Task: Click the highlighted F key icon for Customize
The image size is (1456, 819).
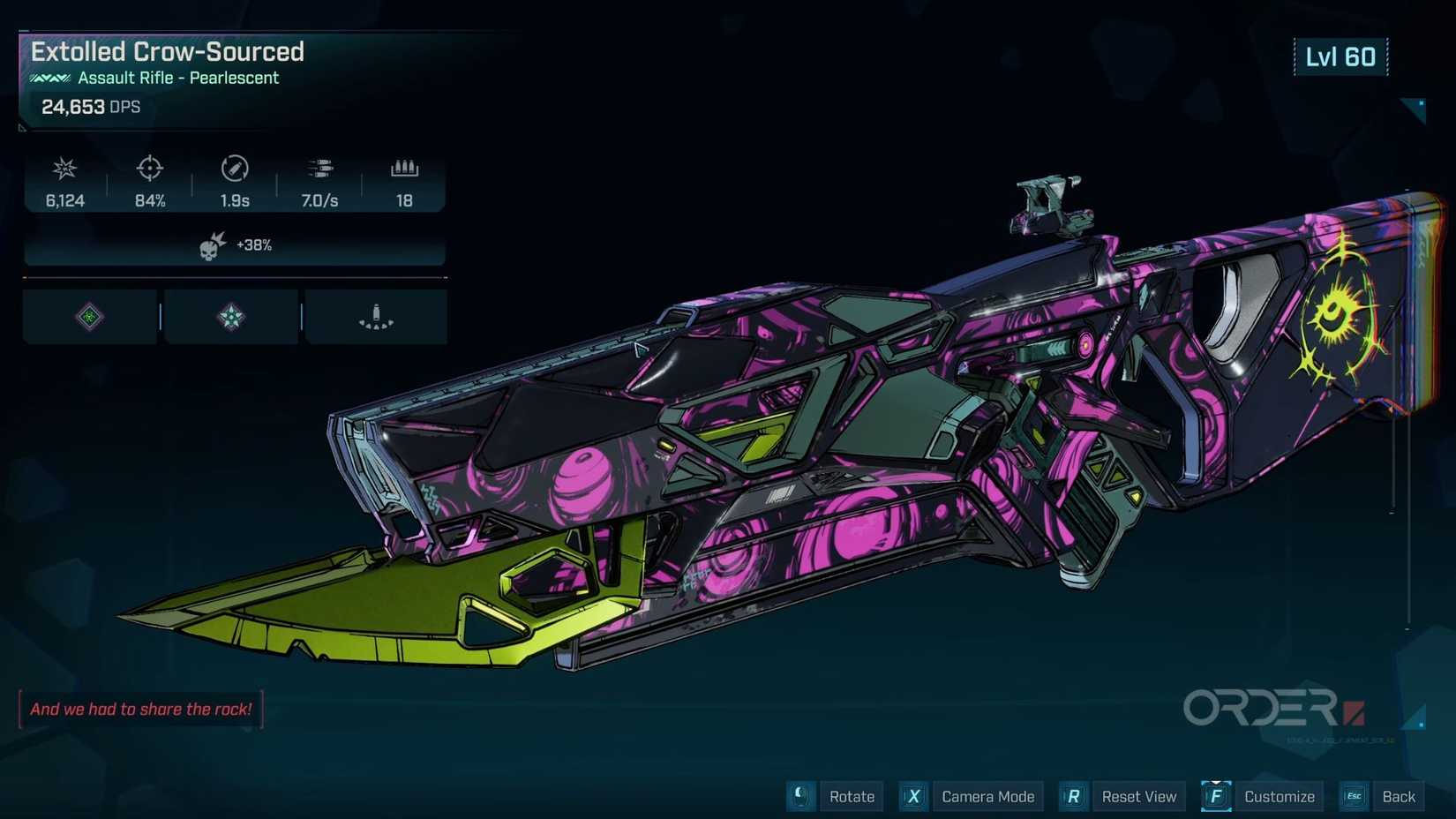Action: point(1215,796)
